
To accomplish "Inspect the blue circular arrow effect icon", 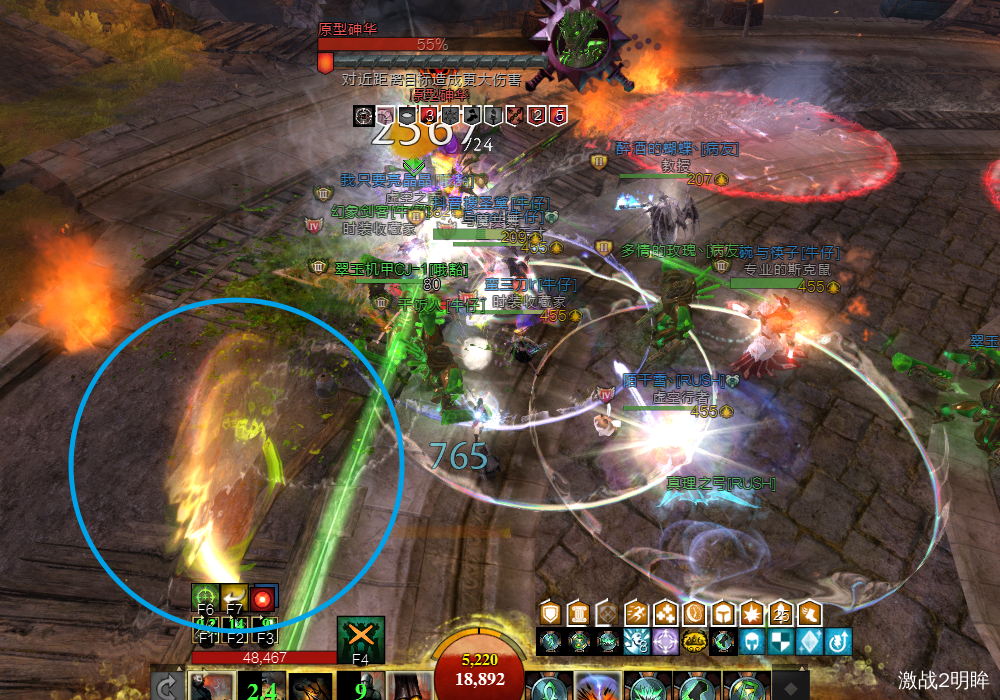I will (840, 641).
